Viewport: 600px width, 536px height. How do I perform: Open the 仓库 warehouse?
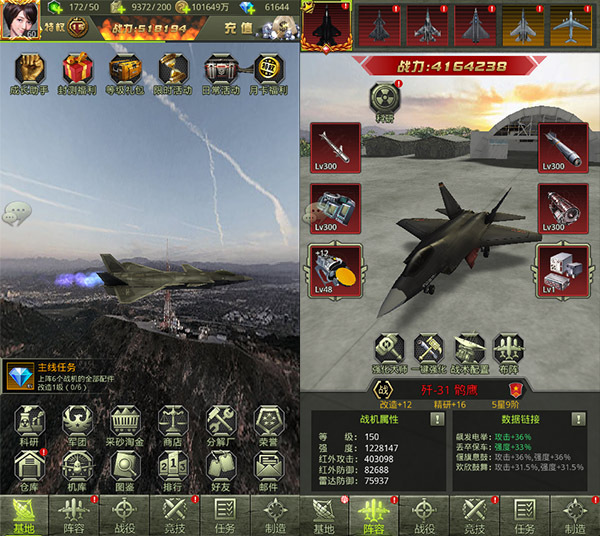(27, 469)
